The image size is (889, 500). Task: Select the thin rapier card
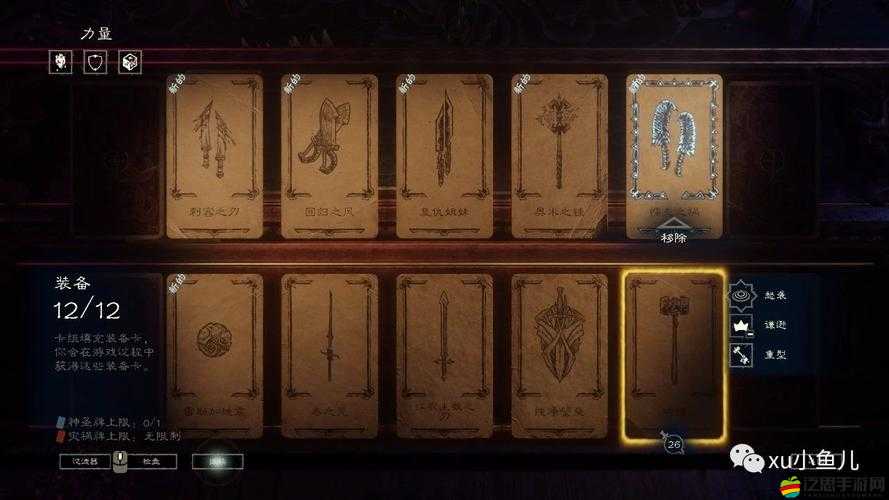(329, 355)
